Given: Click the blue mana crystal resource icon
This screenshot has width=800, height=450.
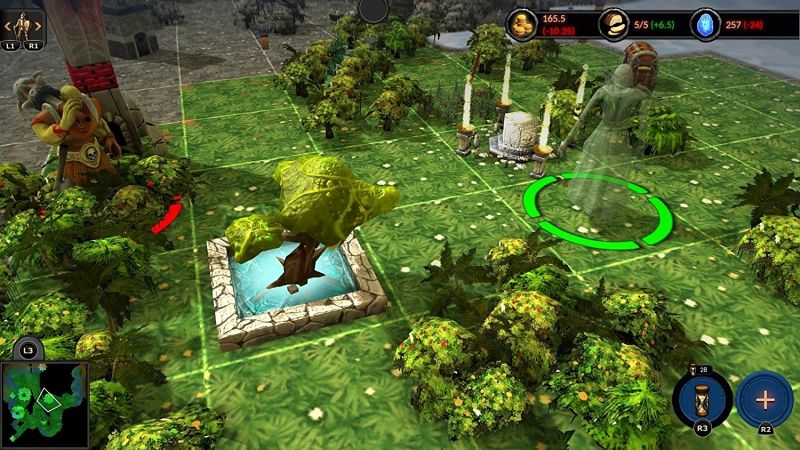Looking at the screenshot, I should point(705,24).
